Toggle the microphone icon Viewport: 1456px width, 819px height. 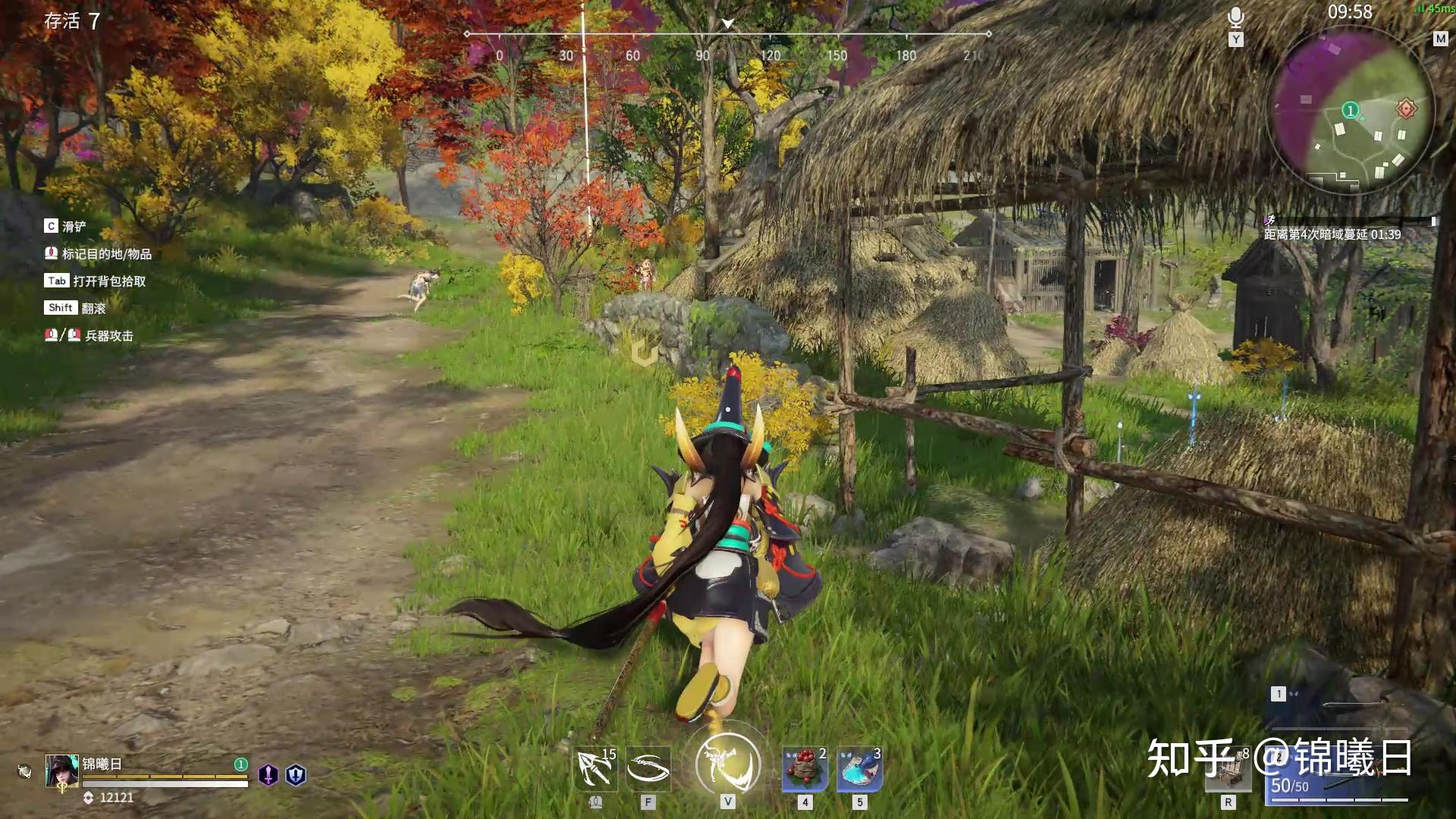1236,17
